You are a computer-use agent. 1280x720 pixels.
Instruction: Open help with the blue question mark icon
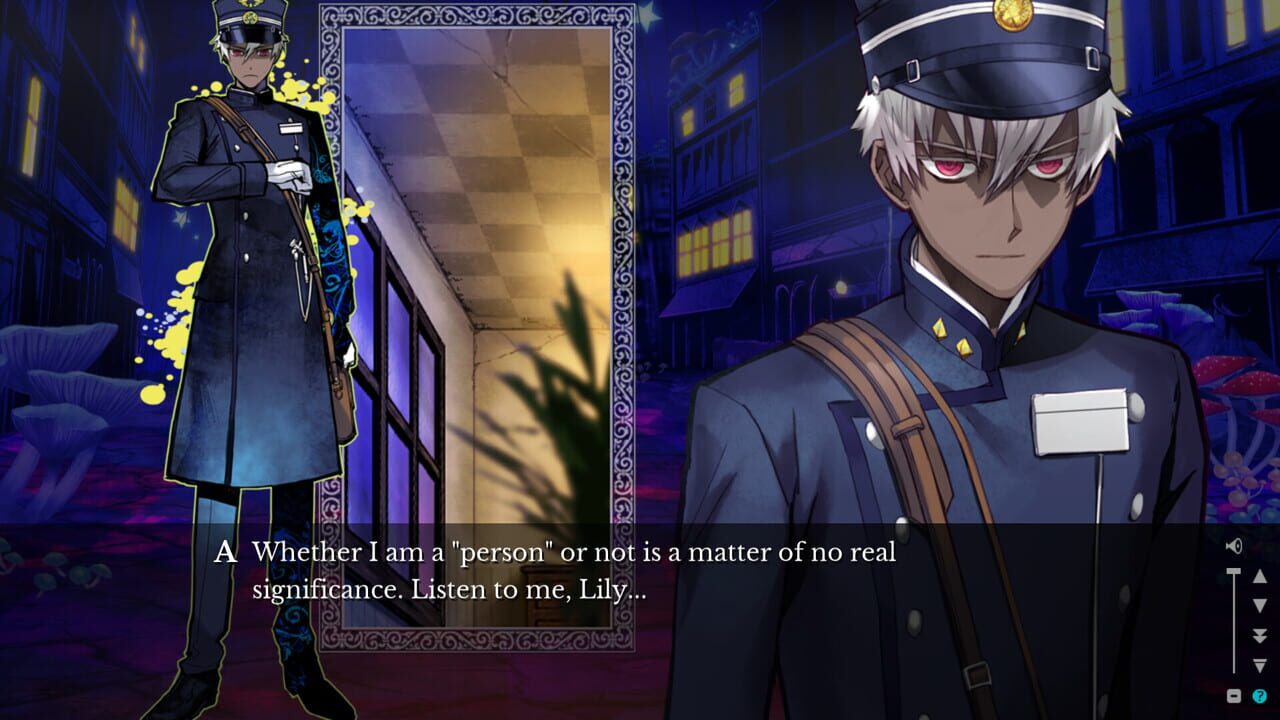[1259, 695]
